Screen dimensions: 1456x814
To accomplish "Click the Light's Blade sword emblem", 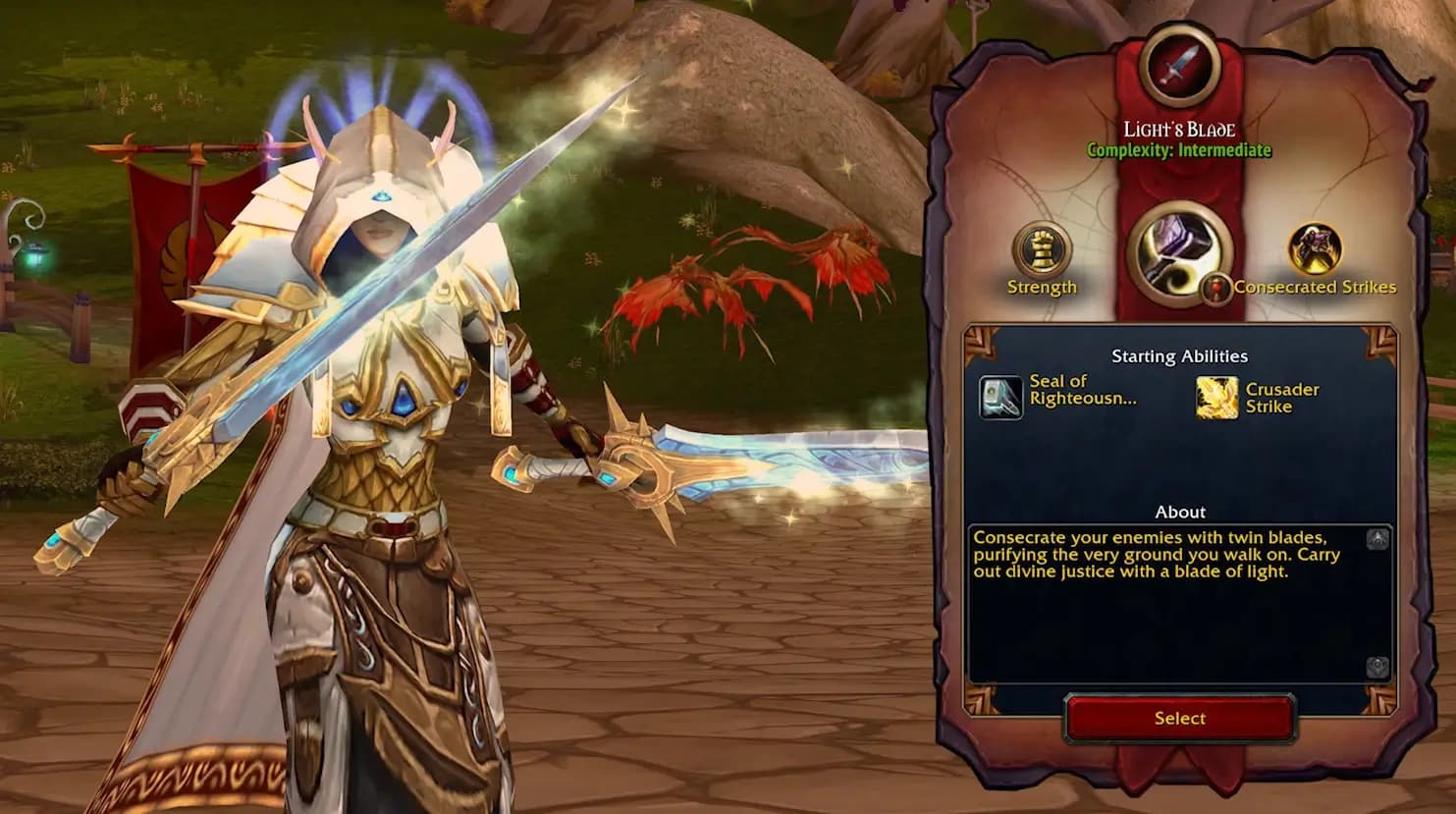I will pyautogui.click(x=1179, y=66).
